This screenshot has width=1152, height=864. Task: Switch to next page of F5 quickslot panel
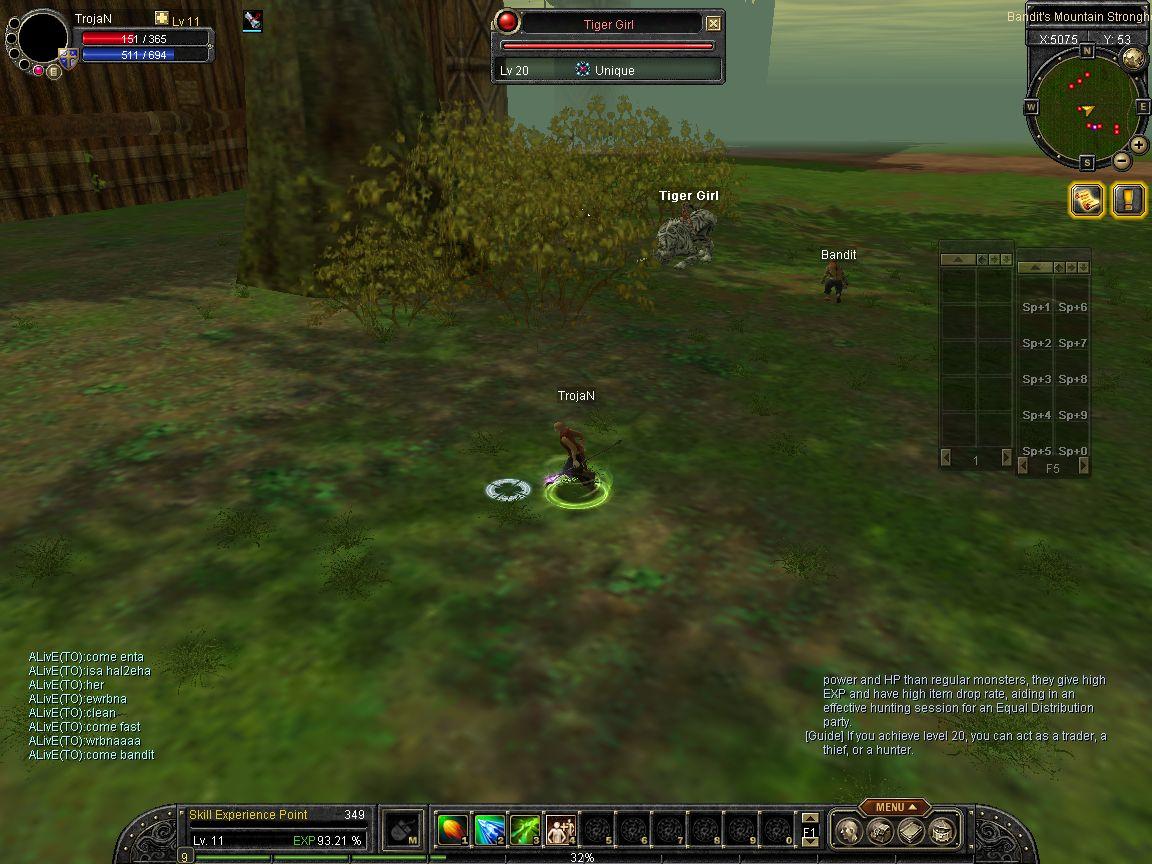(x=1083, y=467)
